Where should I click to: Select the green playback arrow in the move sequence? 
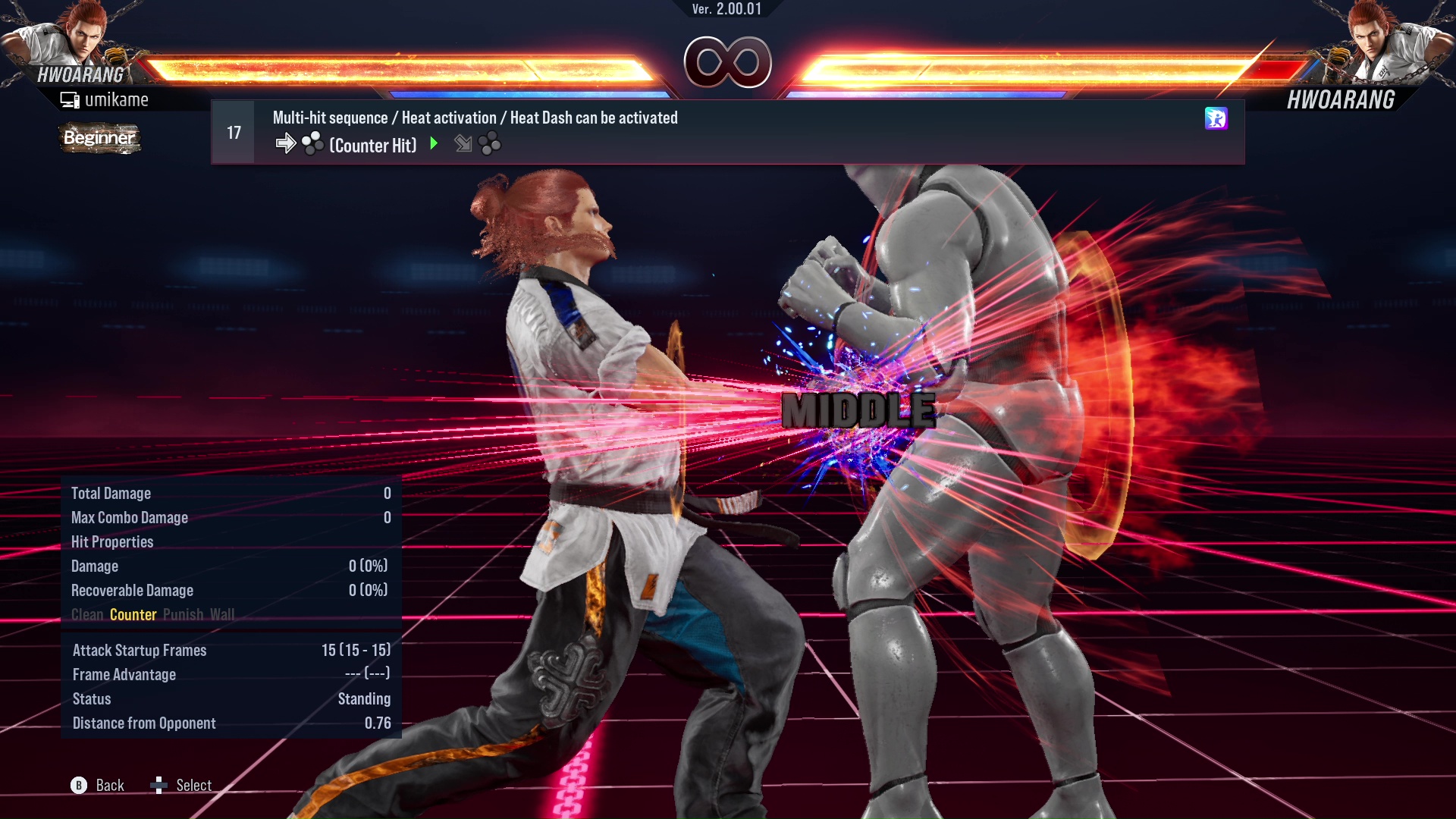tap(434, 144)
